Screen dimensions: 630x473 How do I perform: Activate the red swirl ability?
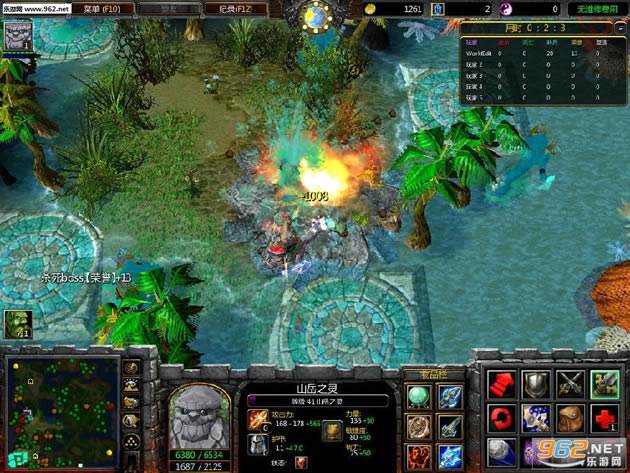pos(502,417)
